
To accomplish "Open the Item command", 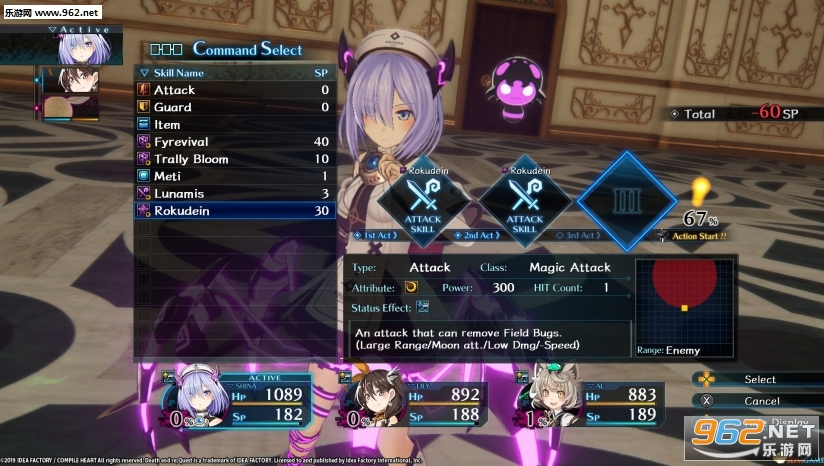I will point(235,125).
